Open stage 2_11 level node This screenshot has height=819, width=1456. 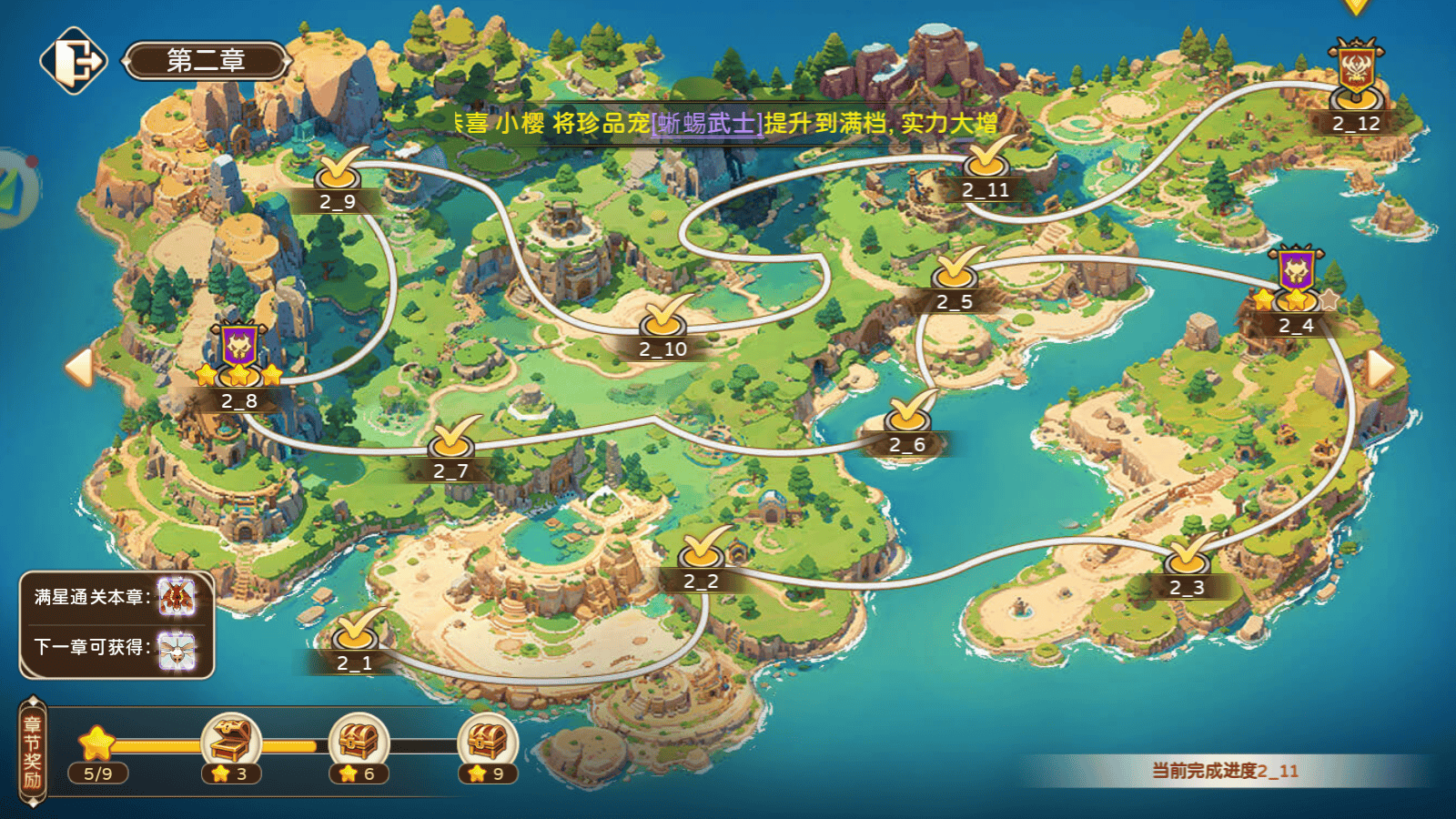986,159
